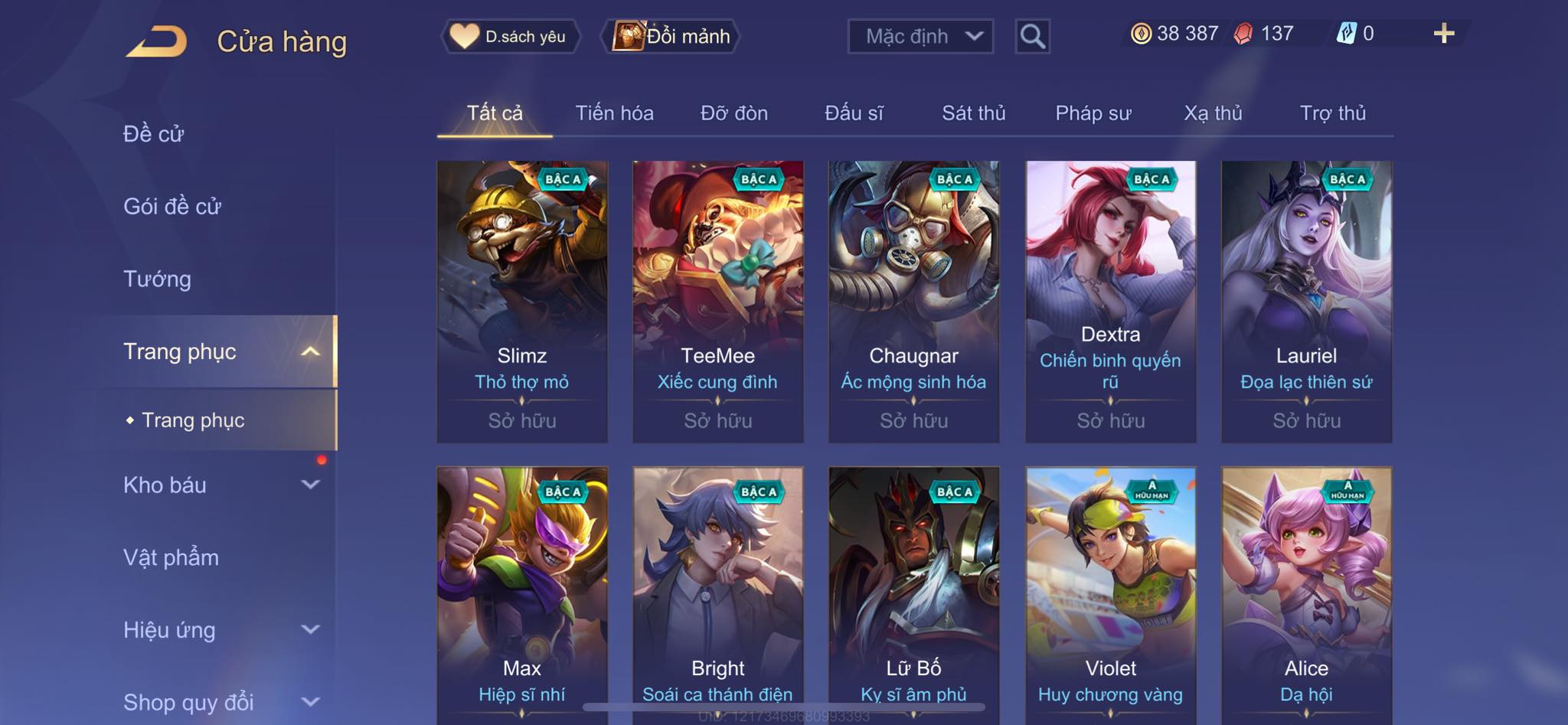Open the Tướng shop section

157,279
